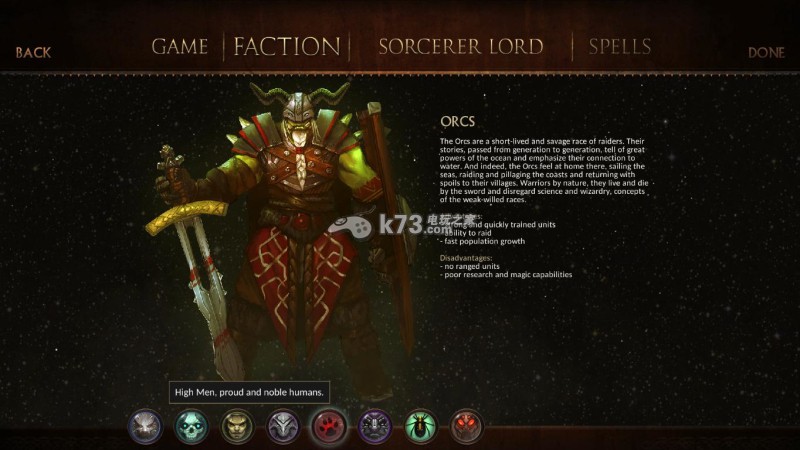Confirm setup with the Done button
Image resolution: width=800 pixels, height=450 pixels.
coord(766,52)
